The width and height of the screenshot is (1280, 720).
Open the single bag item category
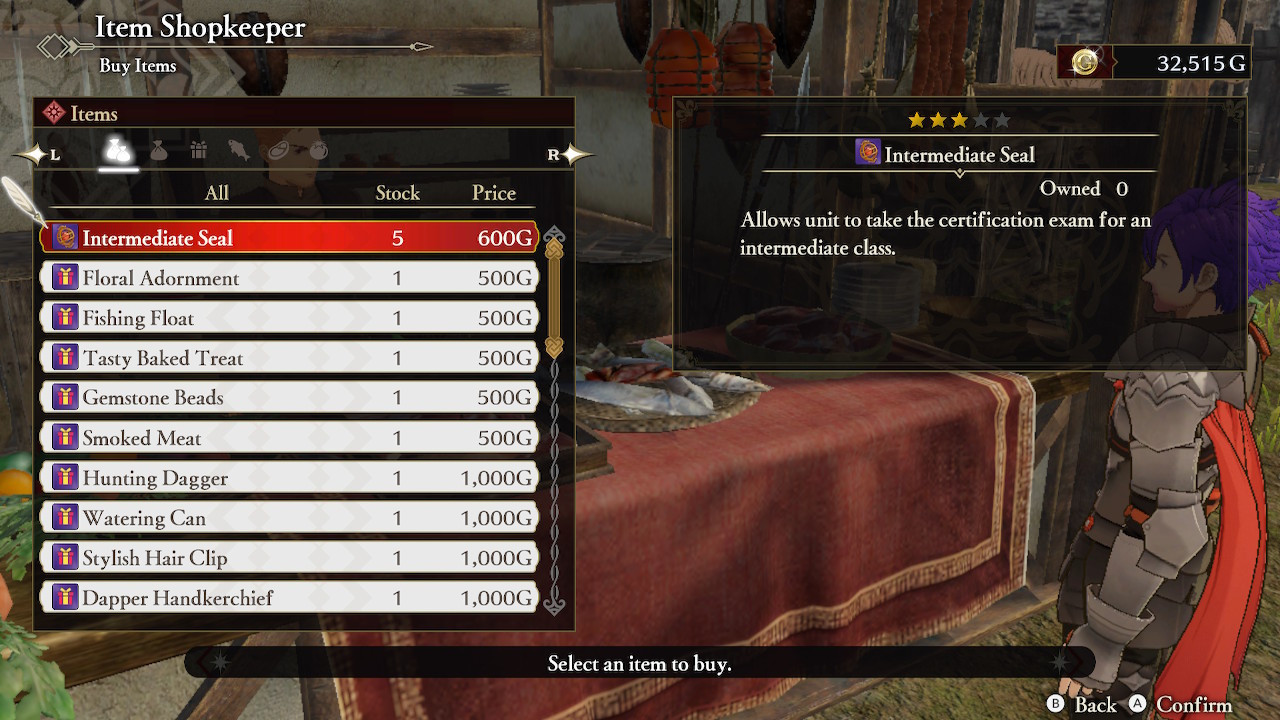click(158, 150)
